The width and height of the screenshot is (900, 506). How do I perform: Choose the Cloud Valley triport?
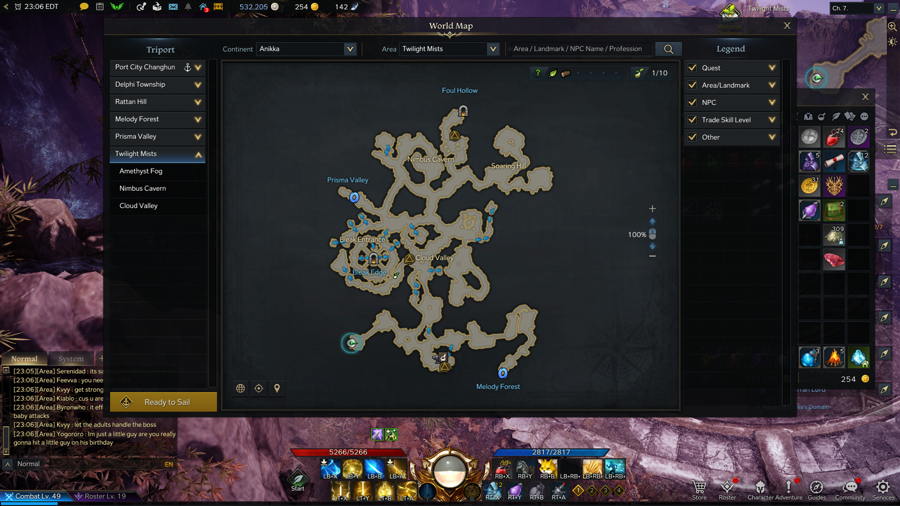coord(139,205)
